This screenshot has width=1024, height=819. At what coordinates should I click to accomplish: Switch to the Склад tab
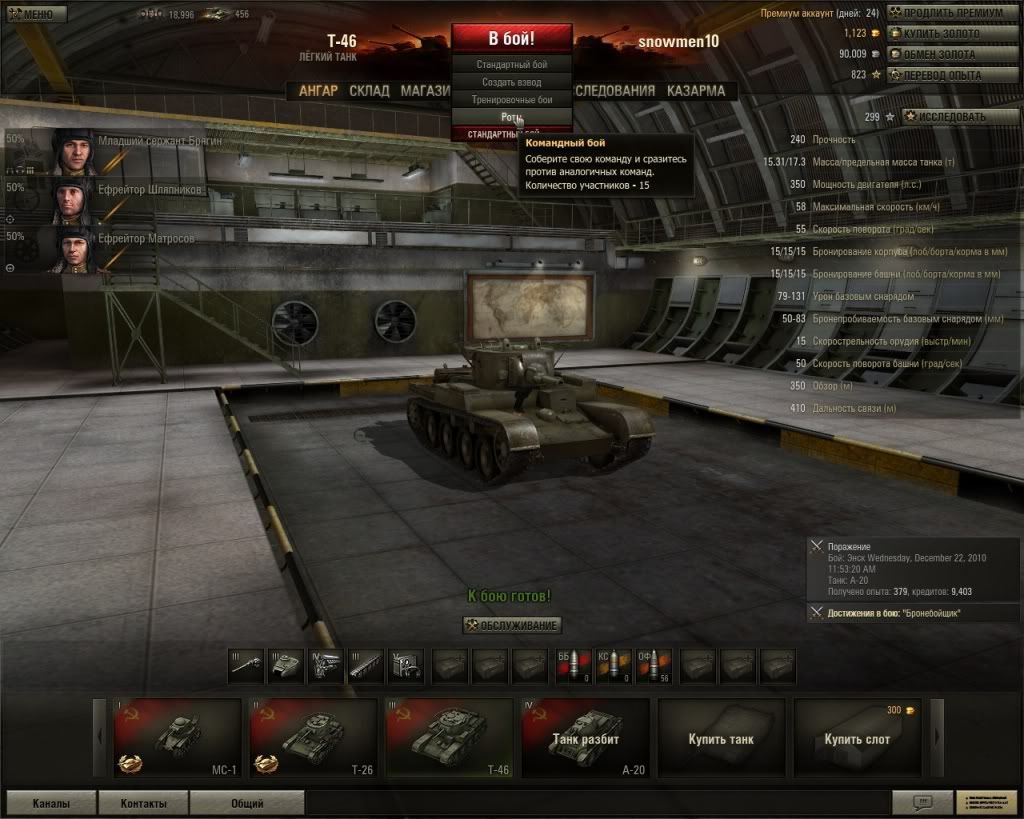coord(369,91)
